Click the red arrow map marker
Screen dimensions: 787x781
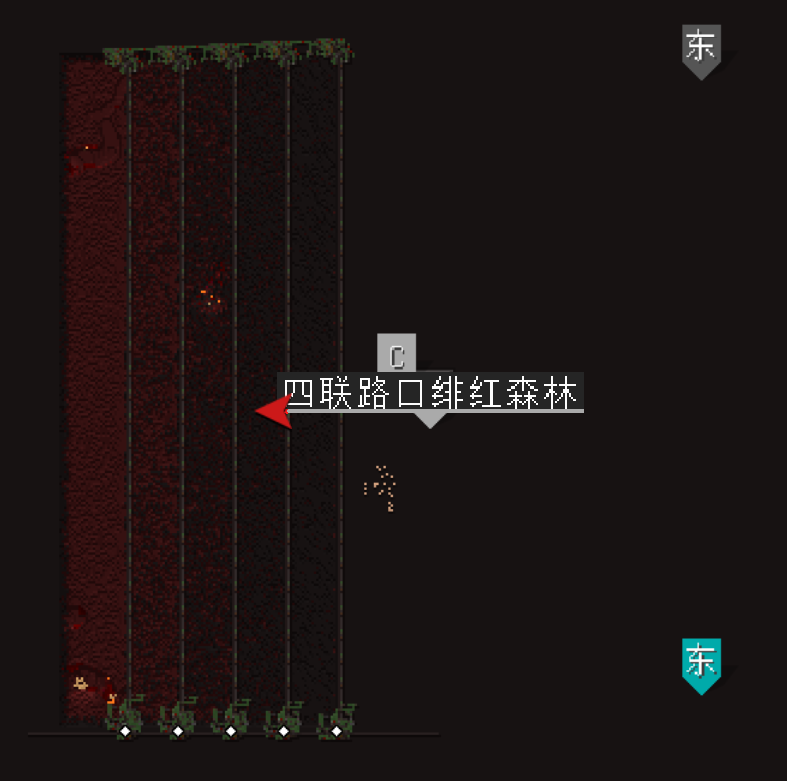click(273, 410)
